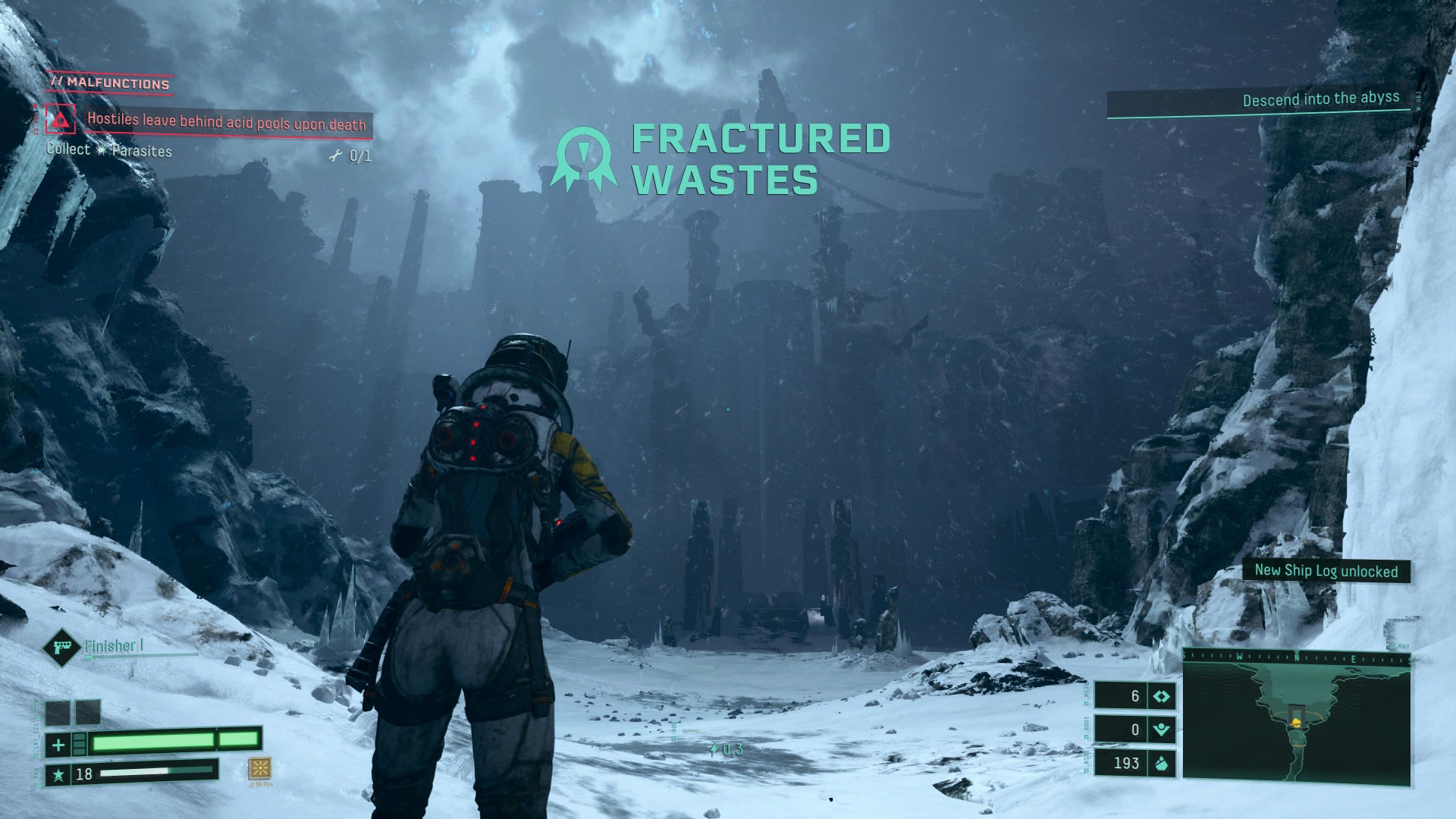Click the downward arrow icon beside 0
1456x819 pixels.
pos(1161,730)
